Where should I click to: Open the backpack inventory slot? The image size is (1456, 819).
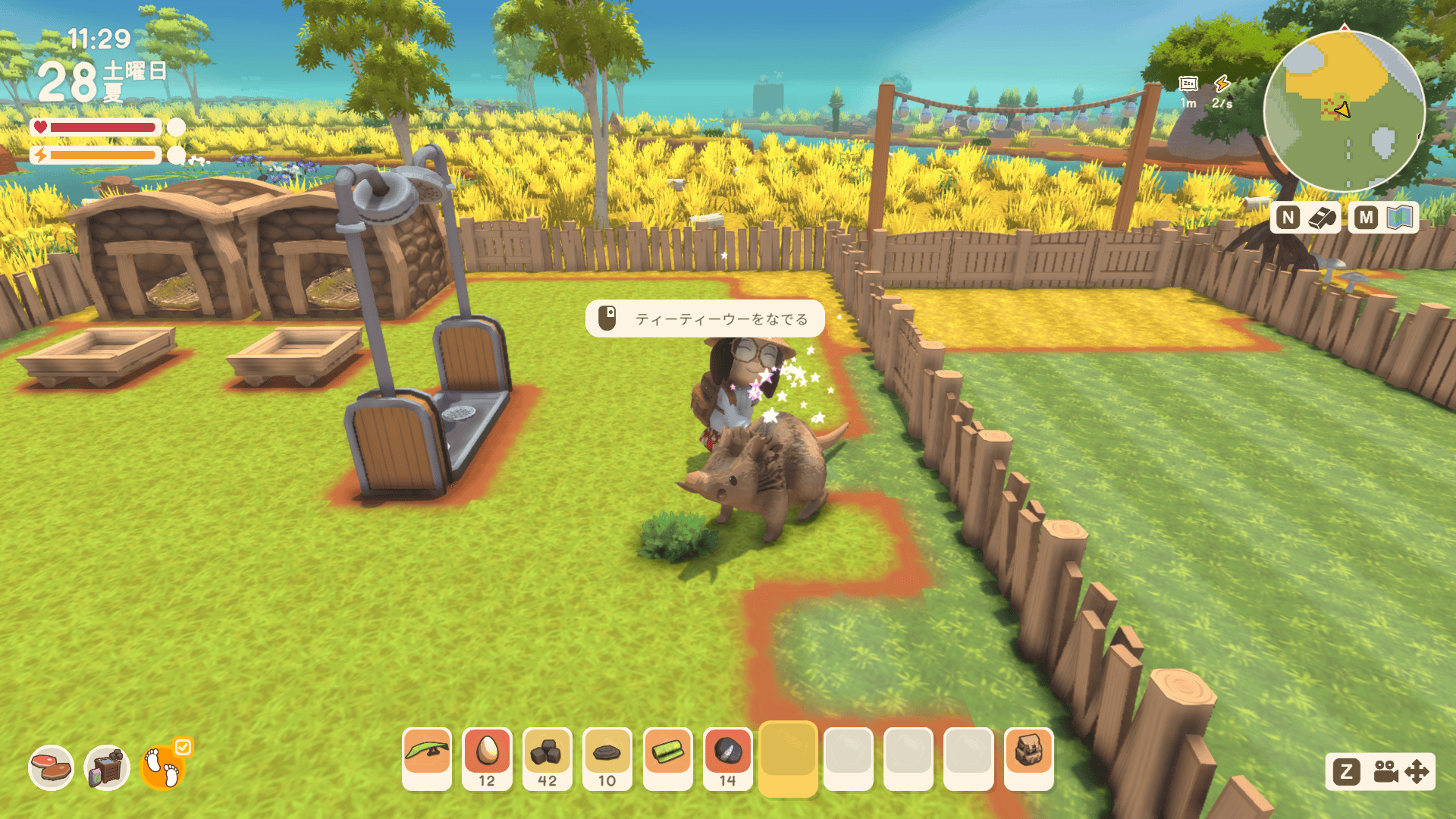click(1028, 758)
